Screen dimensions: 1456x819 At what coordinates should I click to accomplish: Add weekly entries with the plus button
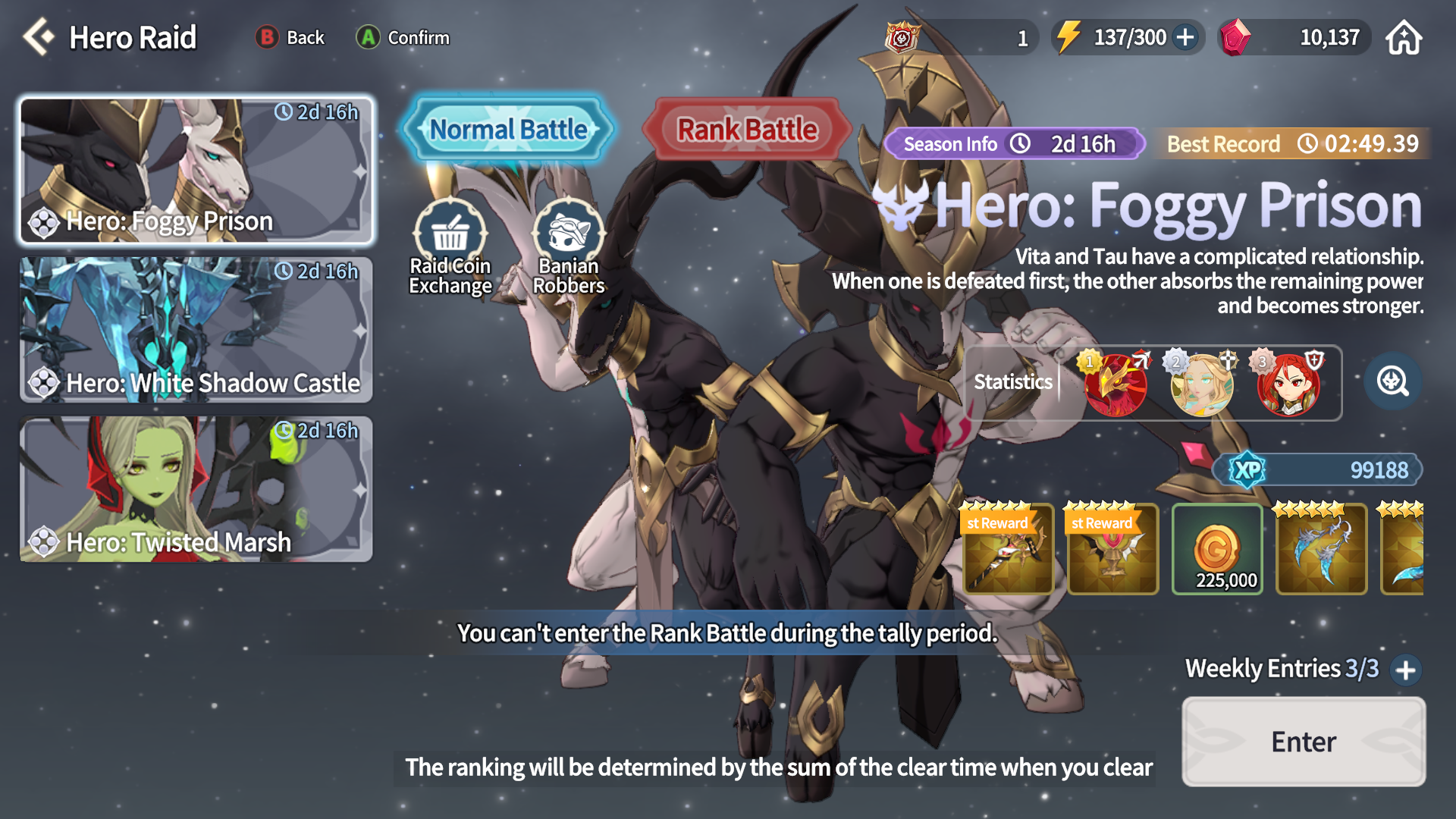(1406, 670)
